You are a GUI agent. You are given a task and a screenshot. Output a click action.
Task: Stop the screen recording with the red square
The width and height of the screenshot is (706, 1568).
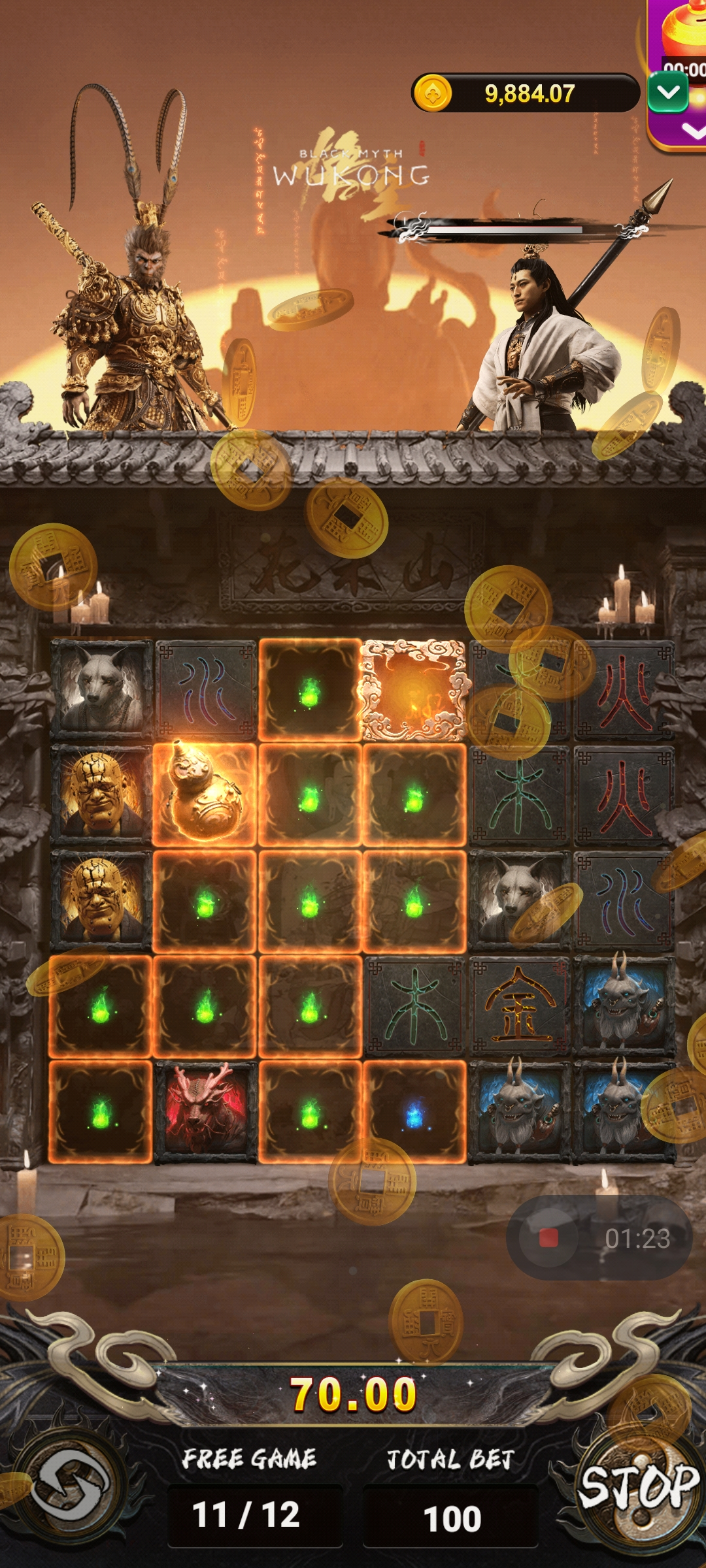click(x=548, y=1238)
